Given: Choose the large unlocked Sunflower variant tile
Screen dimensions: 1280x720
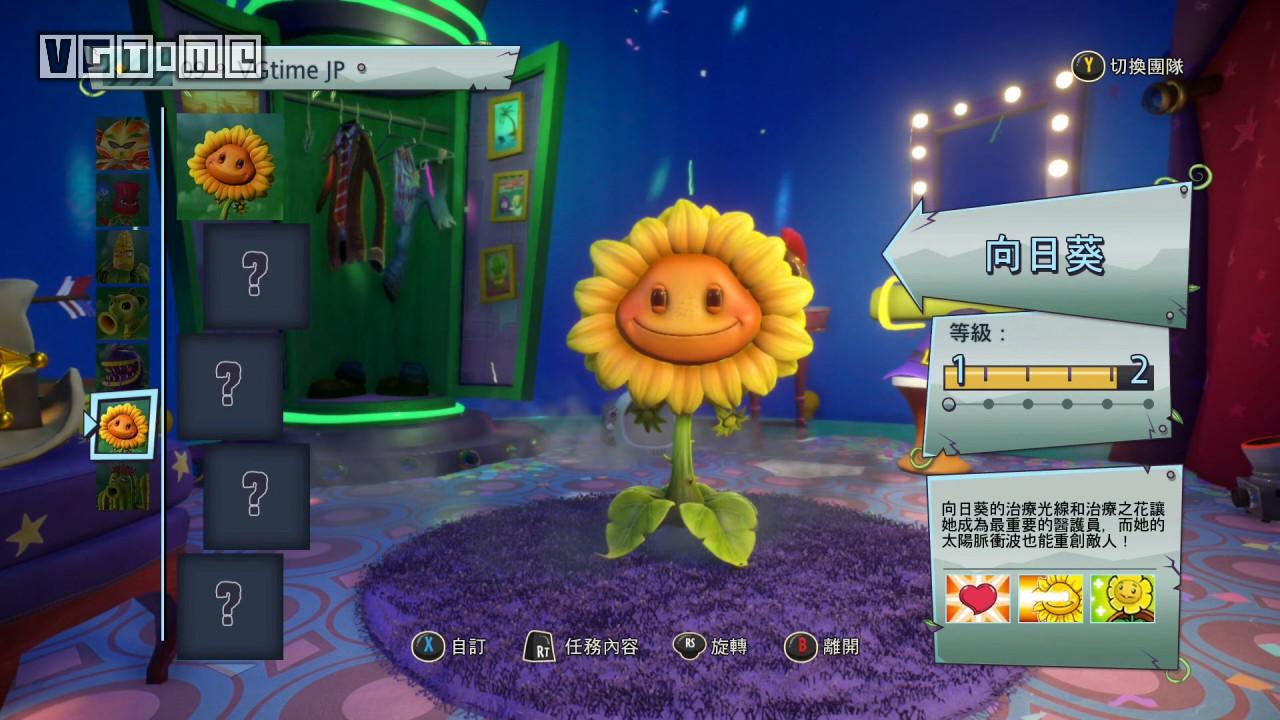Looking at the screenshot, I should (x=230, y=166).
